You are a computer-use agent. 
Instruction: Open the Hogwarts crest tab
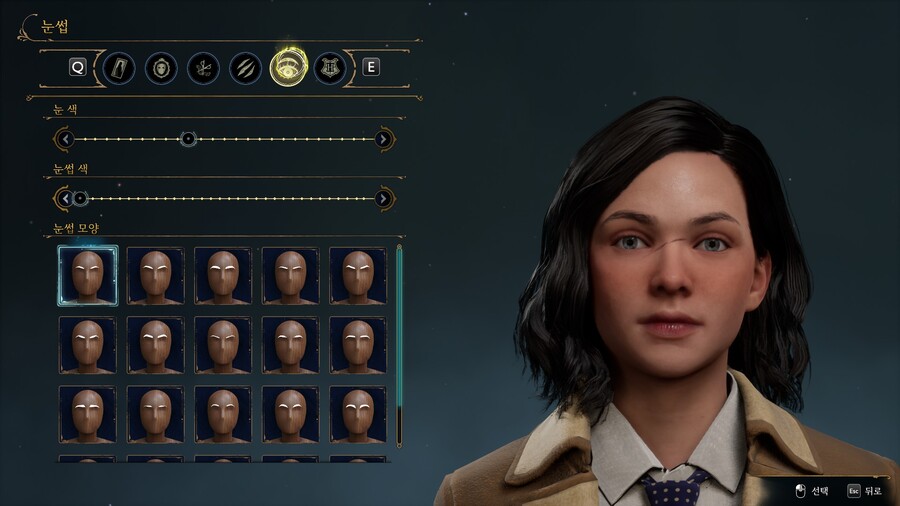[329, 68]
